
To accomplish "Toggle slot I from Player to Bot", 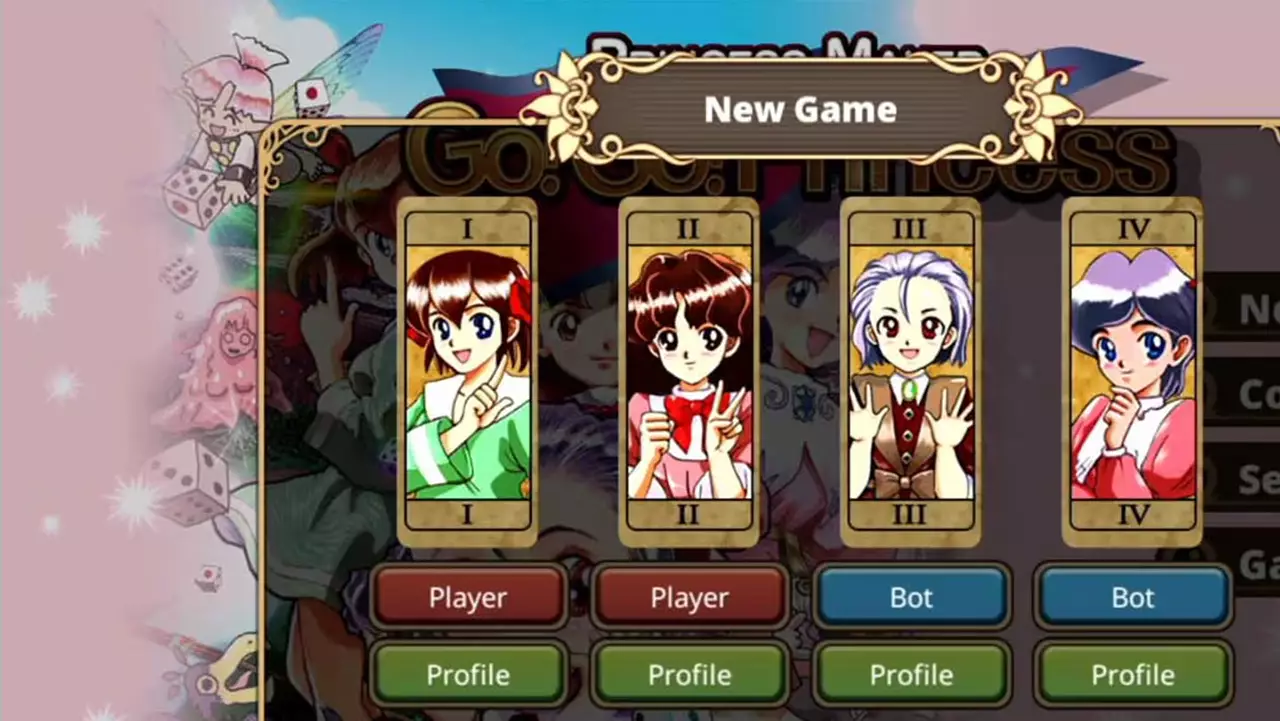I will point(469,597).
